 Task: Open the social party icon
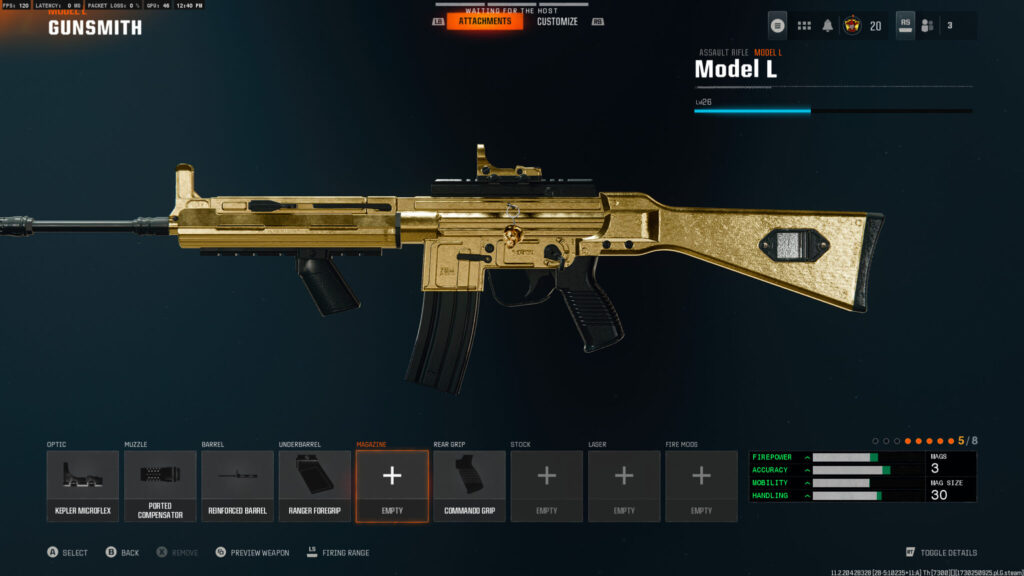927,26
